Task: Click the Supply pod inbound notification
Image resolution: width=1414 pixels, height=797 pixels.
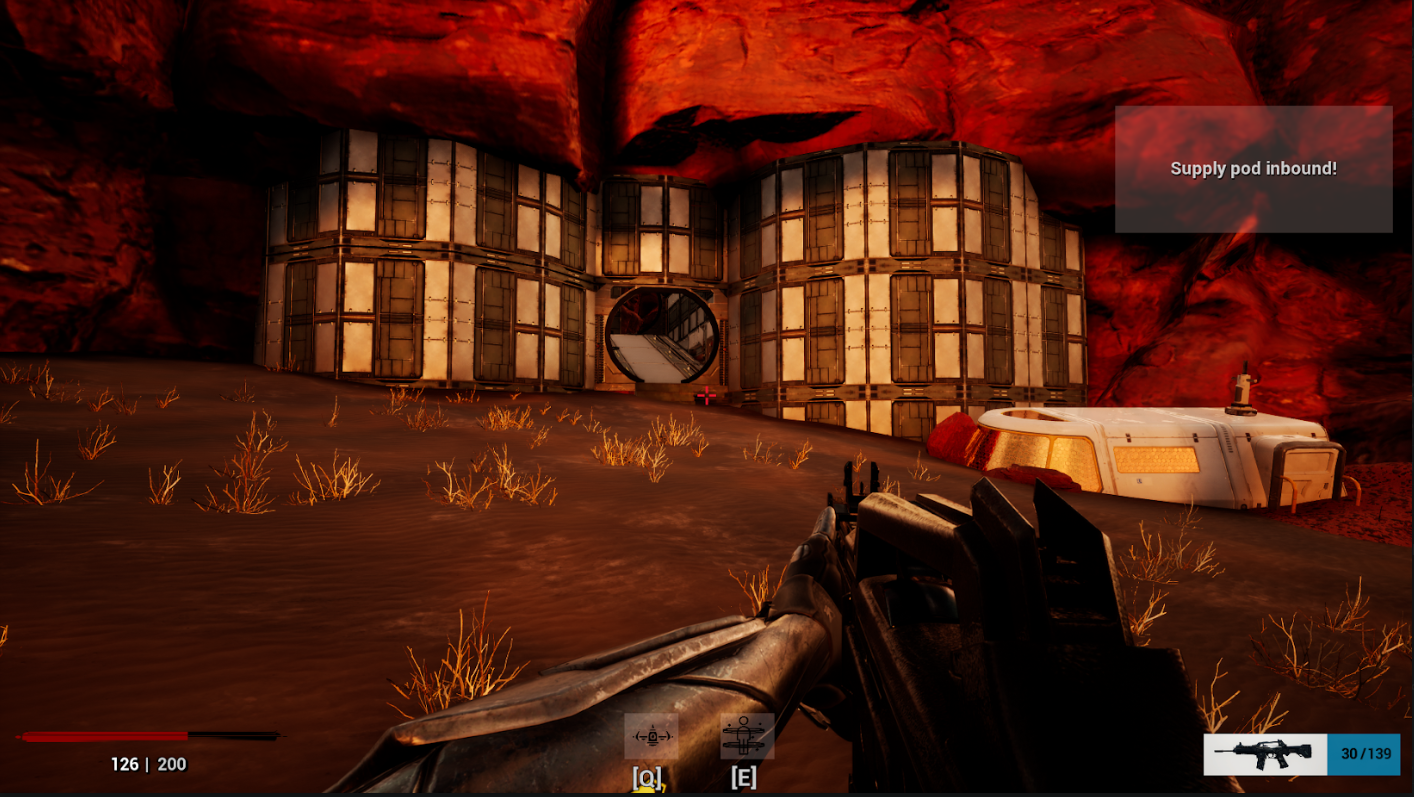Action: pyautogui.click(x=1253, y=169)
